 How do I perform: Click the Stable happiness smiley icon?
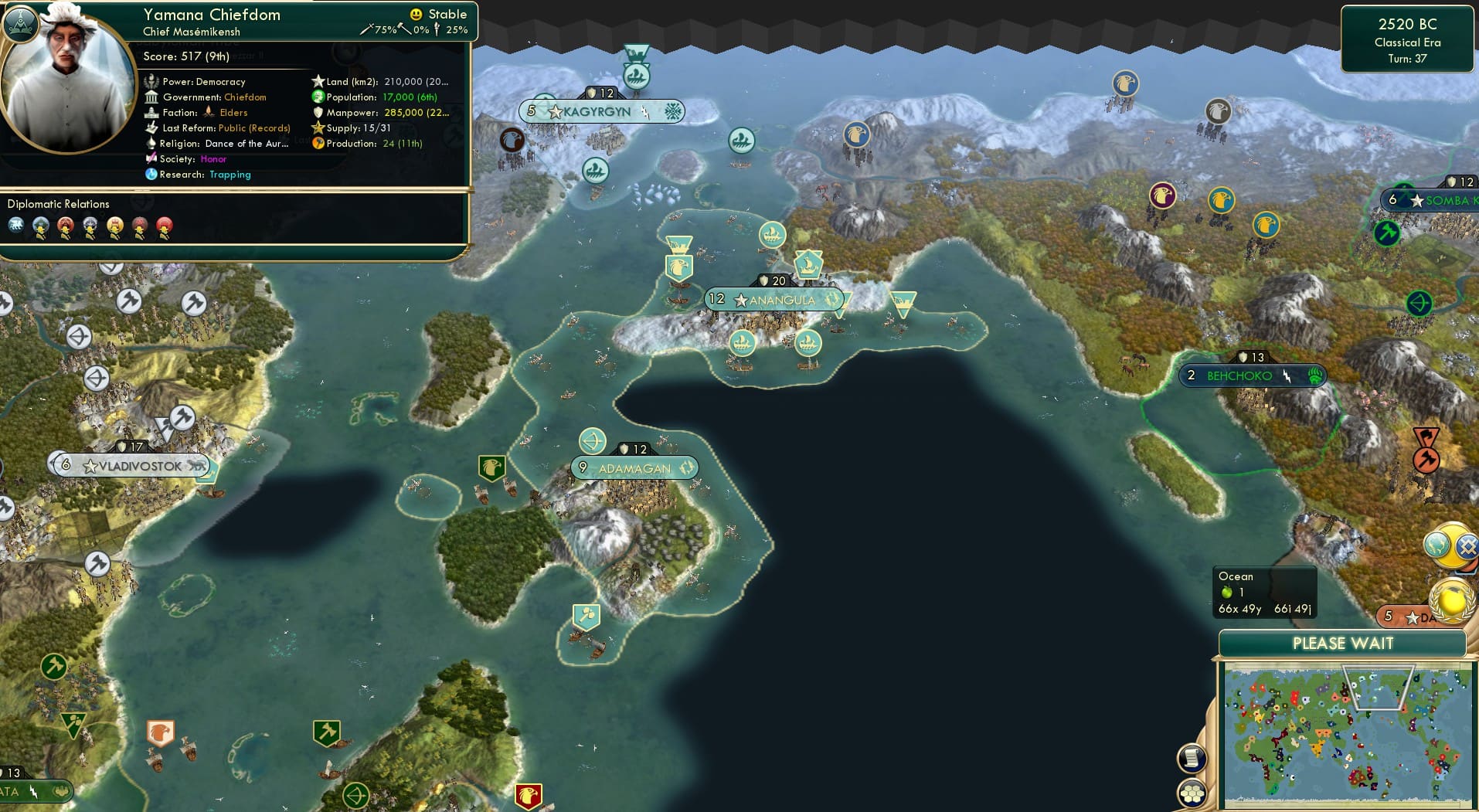416,14
